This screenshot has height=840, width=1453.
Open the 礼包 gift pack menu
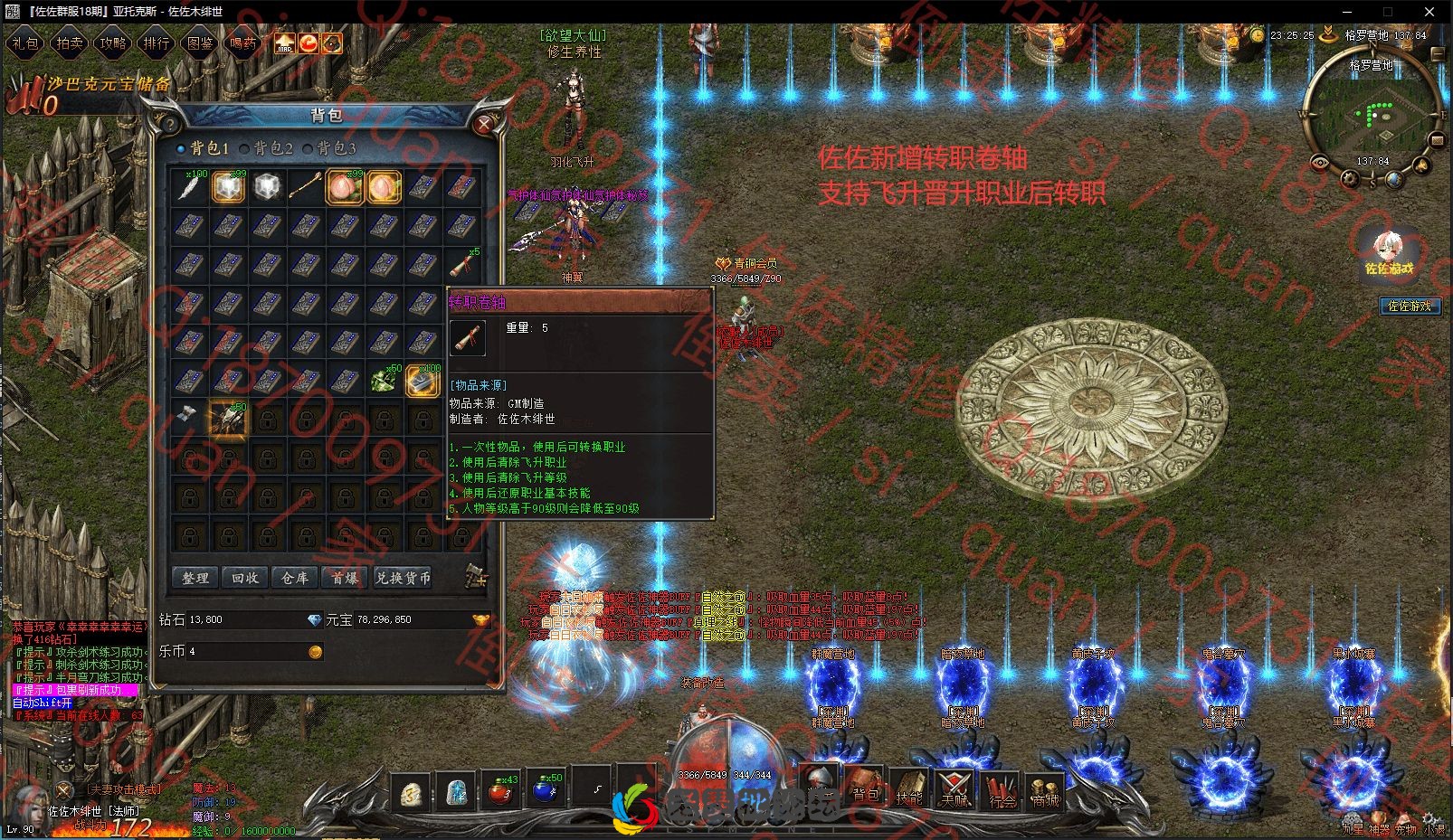click(x=25, y=42)
